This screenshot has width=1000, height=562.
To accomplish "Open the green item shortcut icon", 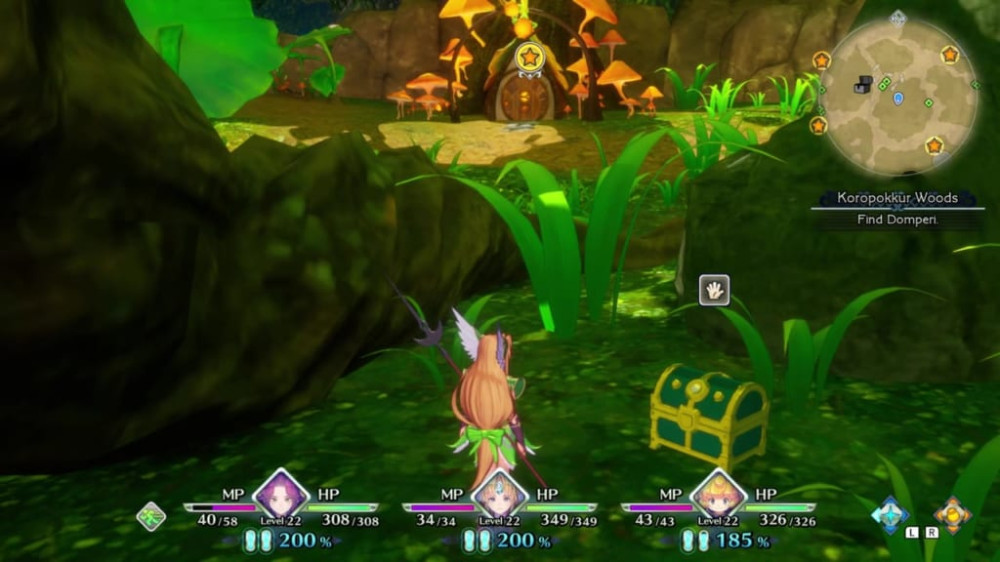I will pyautogui.click(x=151, y=516).
